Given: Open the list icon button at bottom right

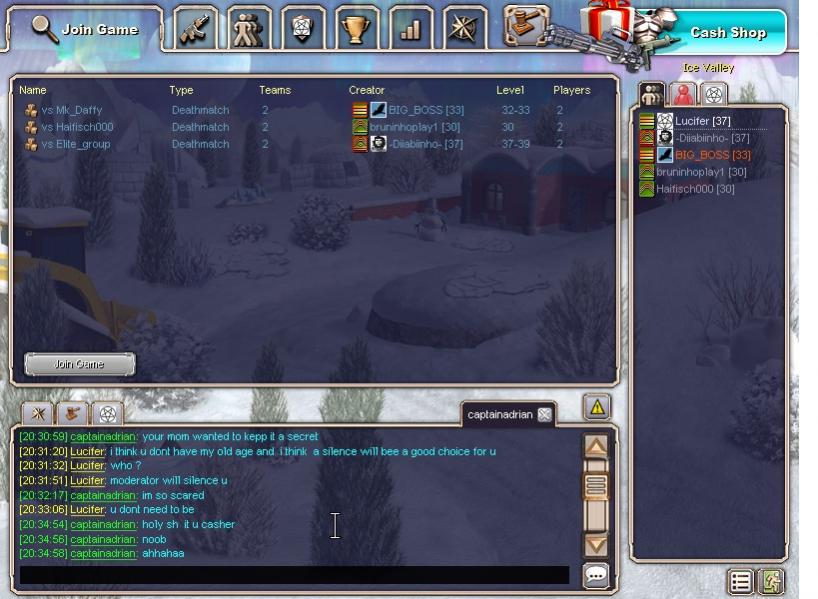Looking at the screenshot, I should (x=741, y=581).
